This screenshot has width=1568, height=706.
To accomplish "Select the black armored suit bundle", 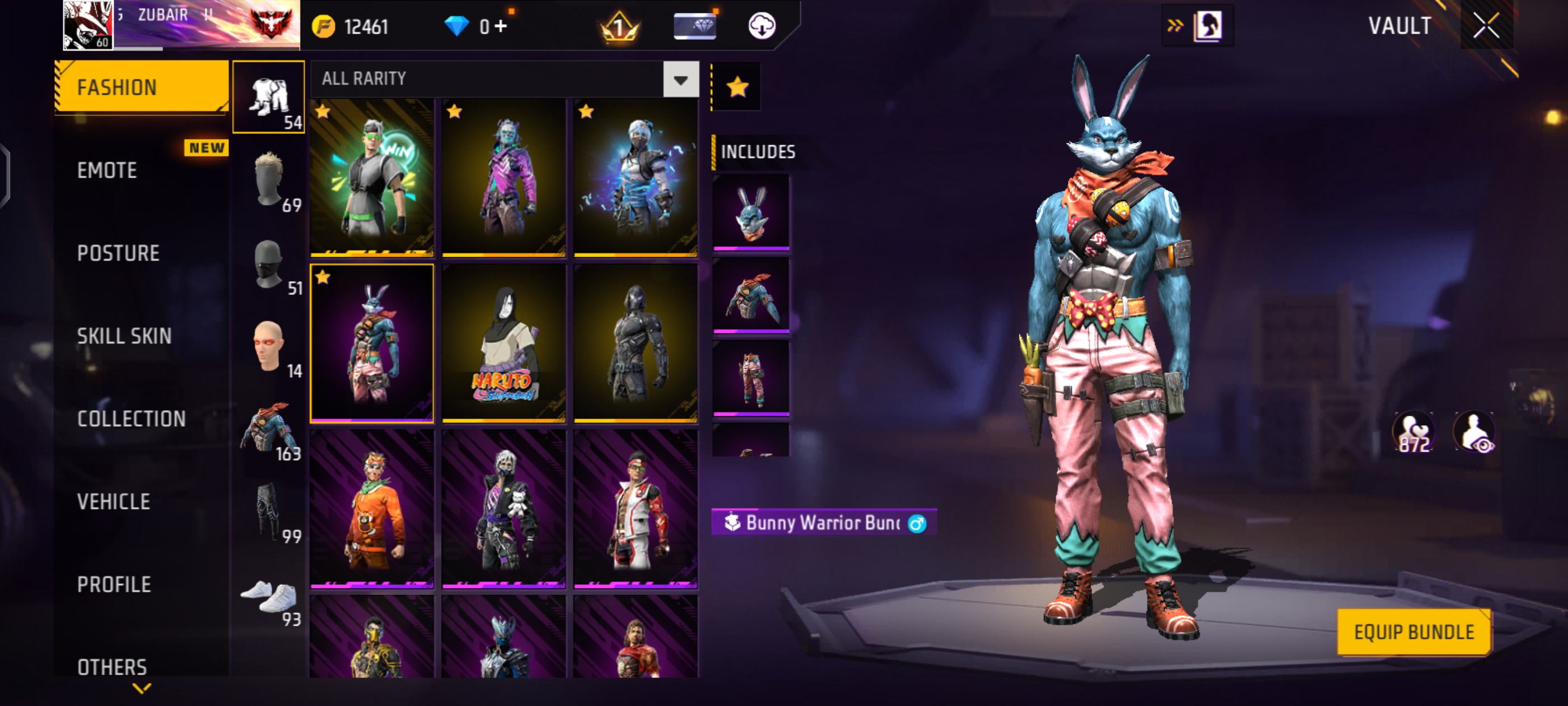I will 635,343.
